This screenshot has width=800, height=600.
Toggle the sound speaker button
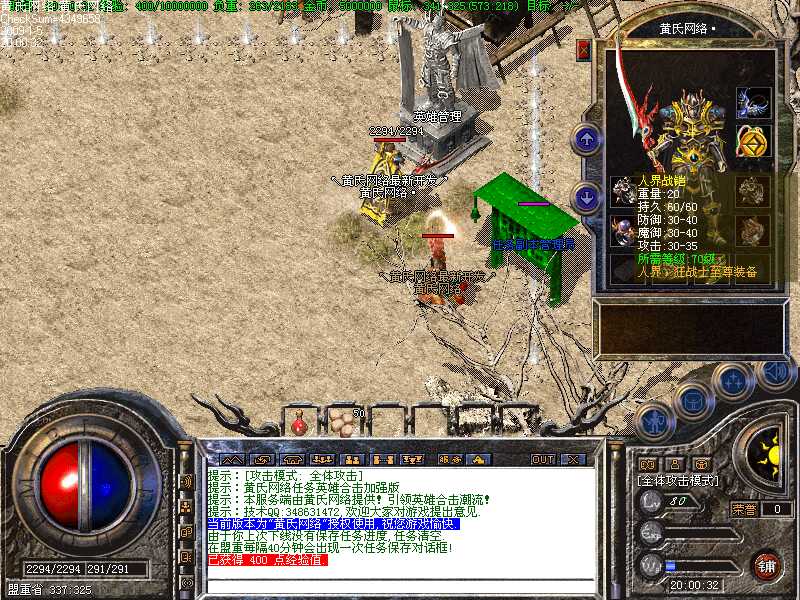774,373
